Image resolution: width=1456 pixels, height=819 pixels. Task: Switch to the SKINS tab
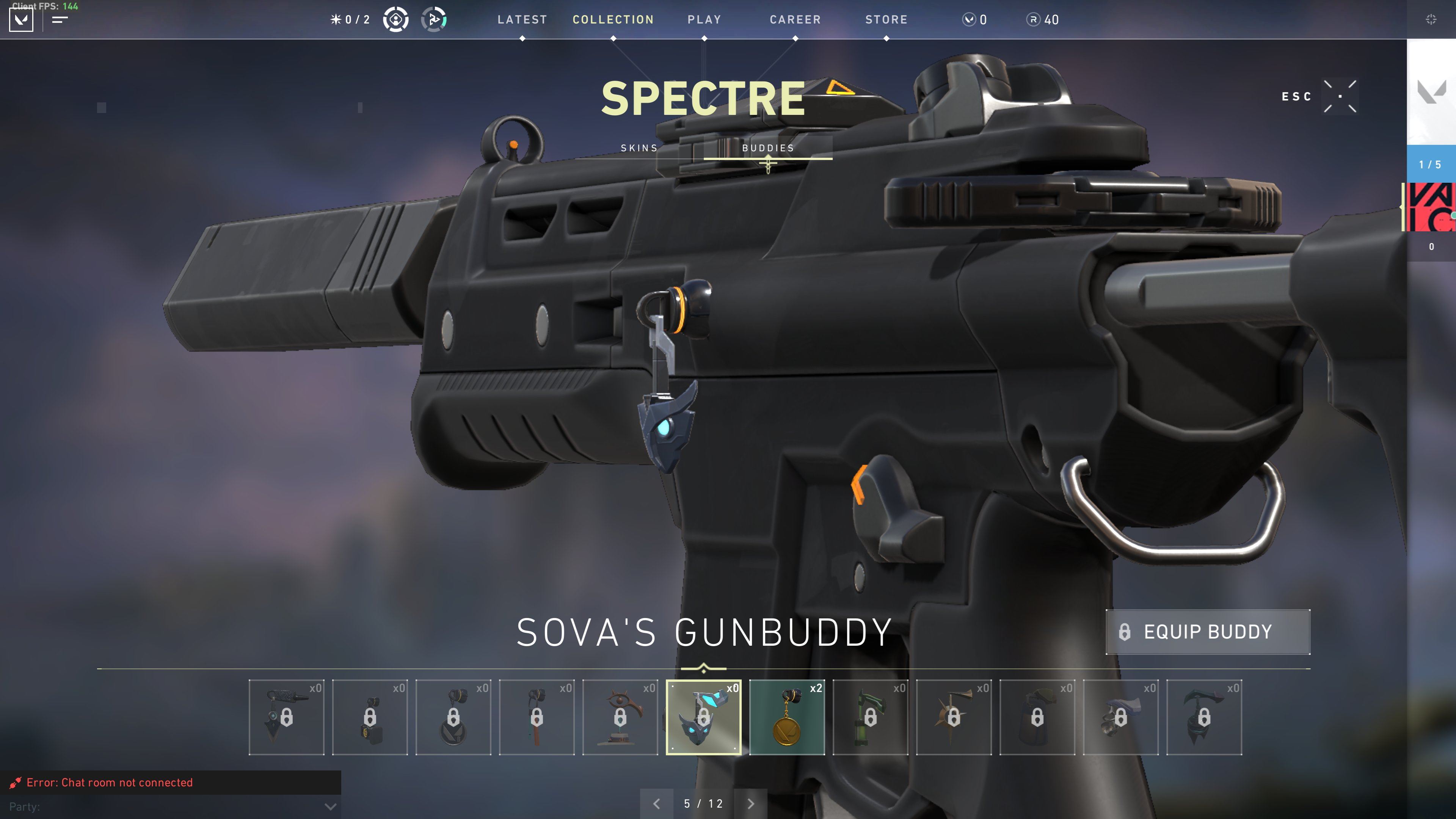[639, 148]
